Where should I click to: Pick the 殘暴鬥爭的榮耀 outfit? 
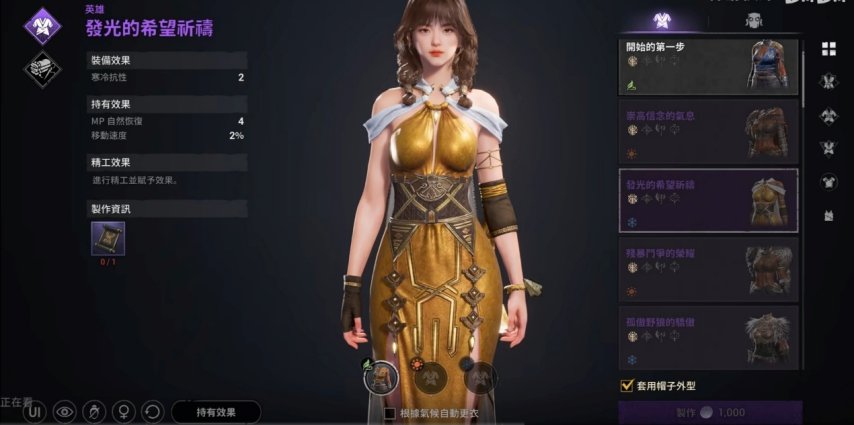coord(708,268)
